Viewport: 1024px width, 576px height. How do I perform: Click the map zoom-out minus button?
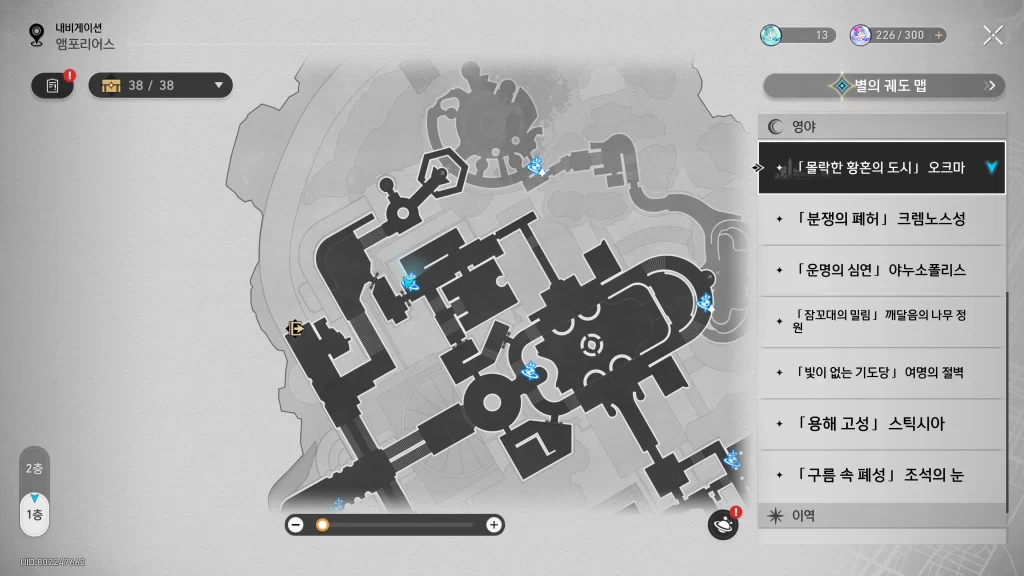(296, 524)
